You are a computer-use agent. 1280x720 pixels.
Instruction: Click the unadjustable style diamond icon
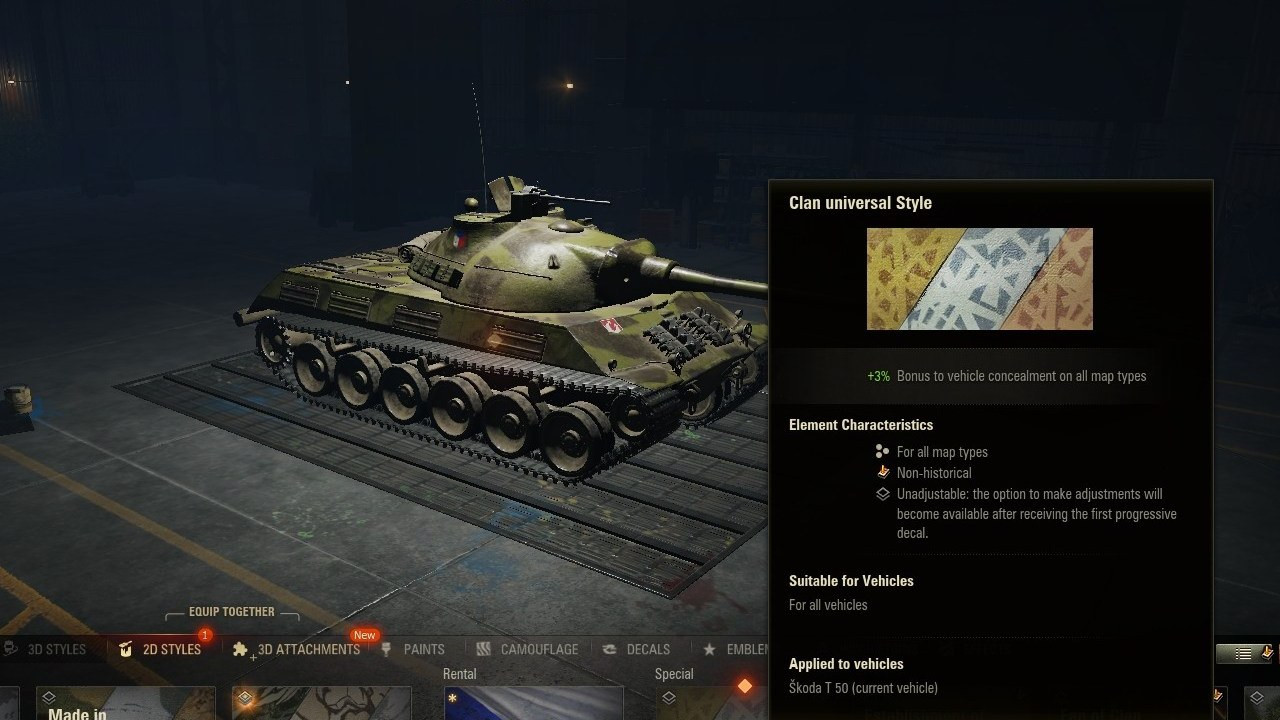(x=883, y=493)
